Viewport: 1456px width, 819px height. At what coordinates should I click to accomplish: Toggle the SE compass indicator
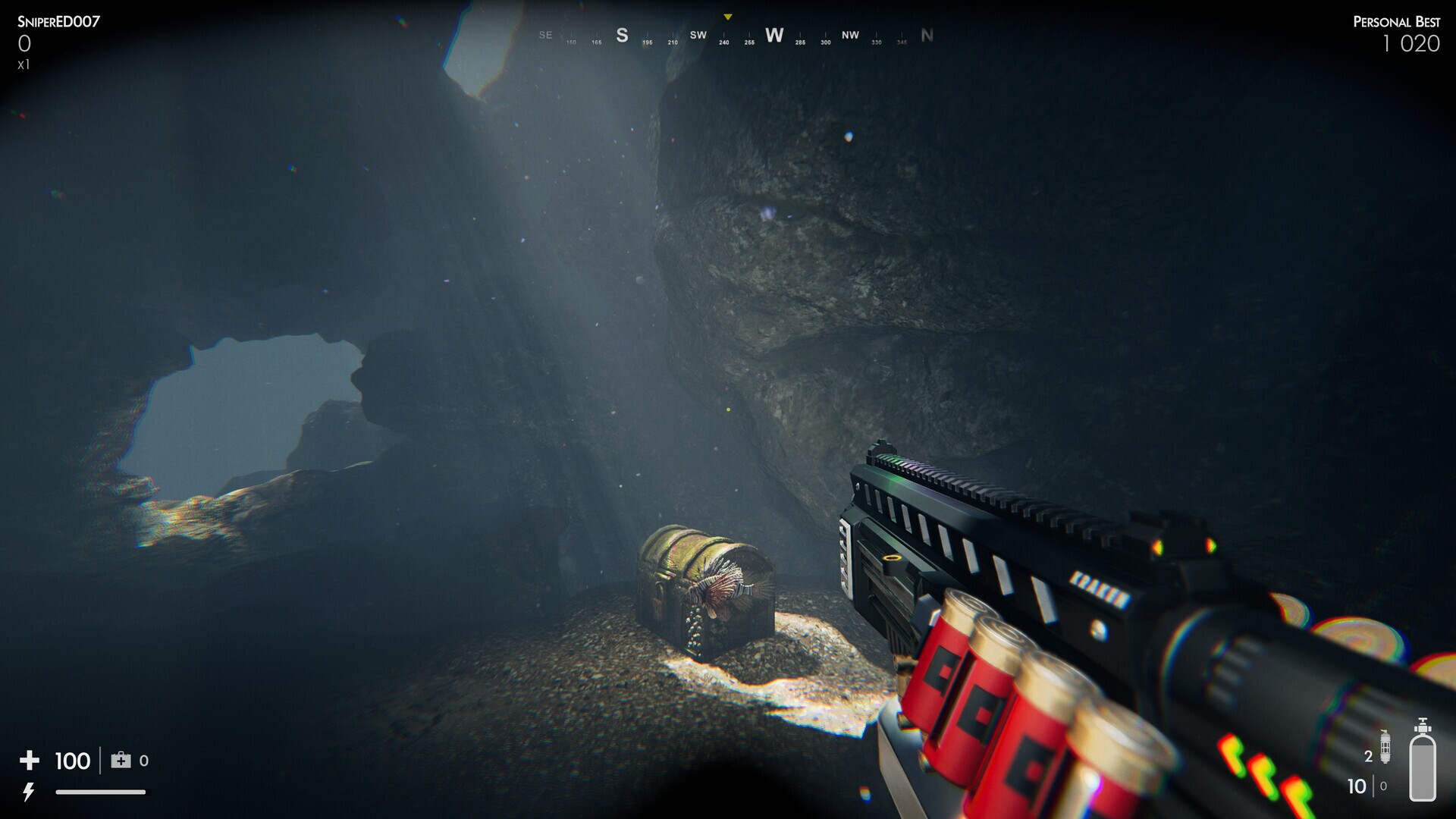(x=544, y=35)
